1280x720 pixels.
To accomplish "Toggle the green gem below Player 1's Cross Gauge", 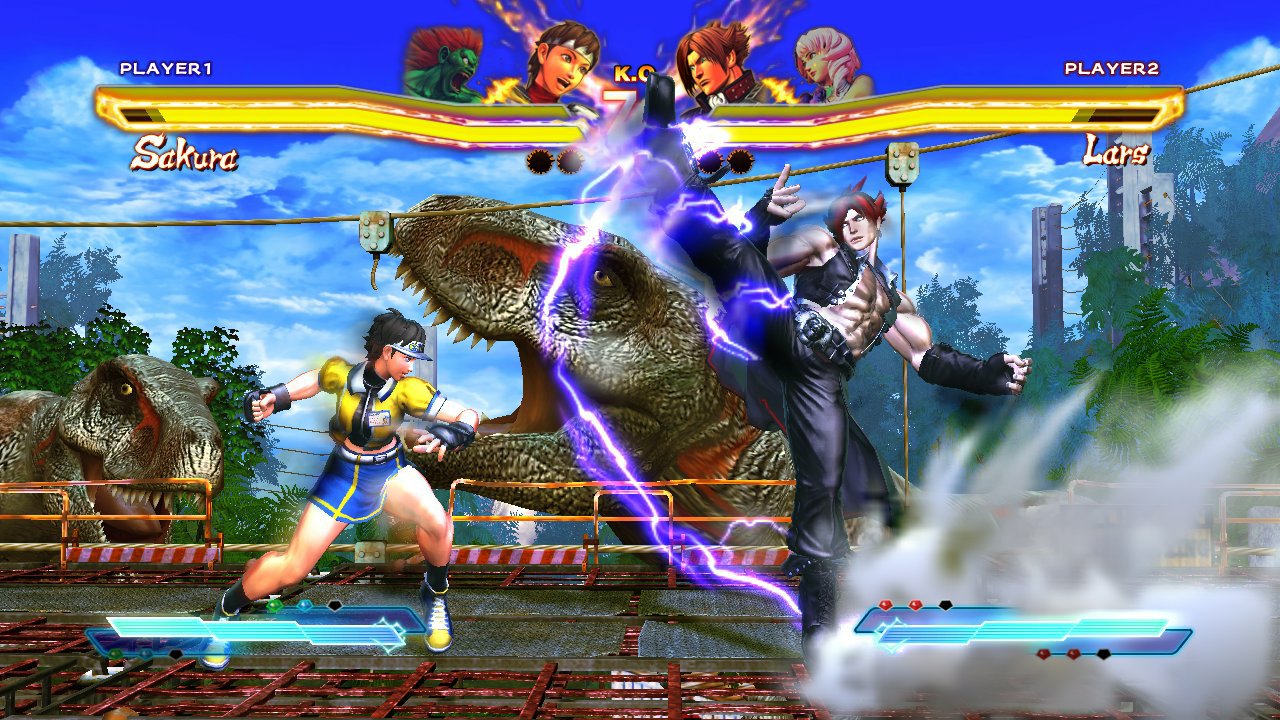I will tap(115, 652).
